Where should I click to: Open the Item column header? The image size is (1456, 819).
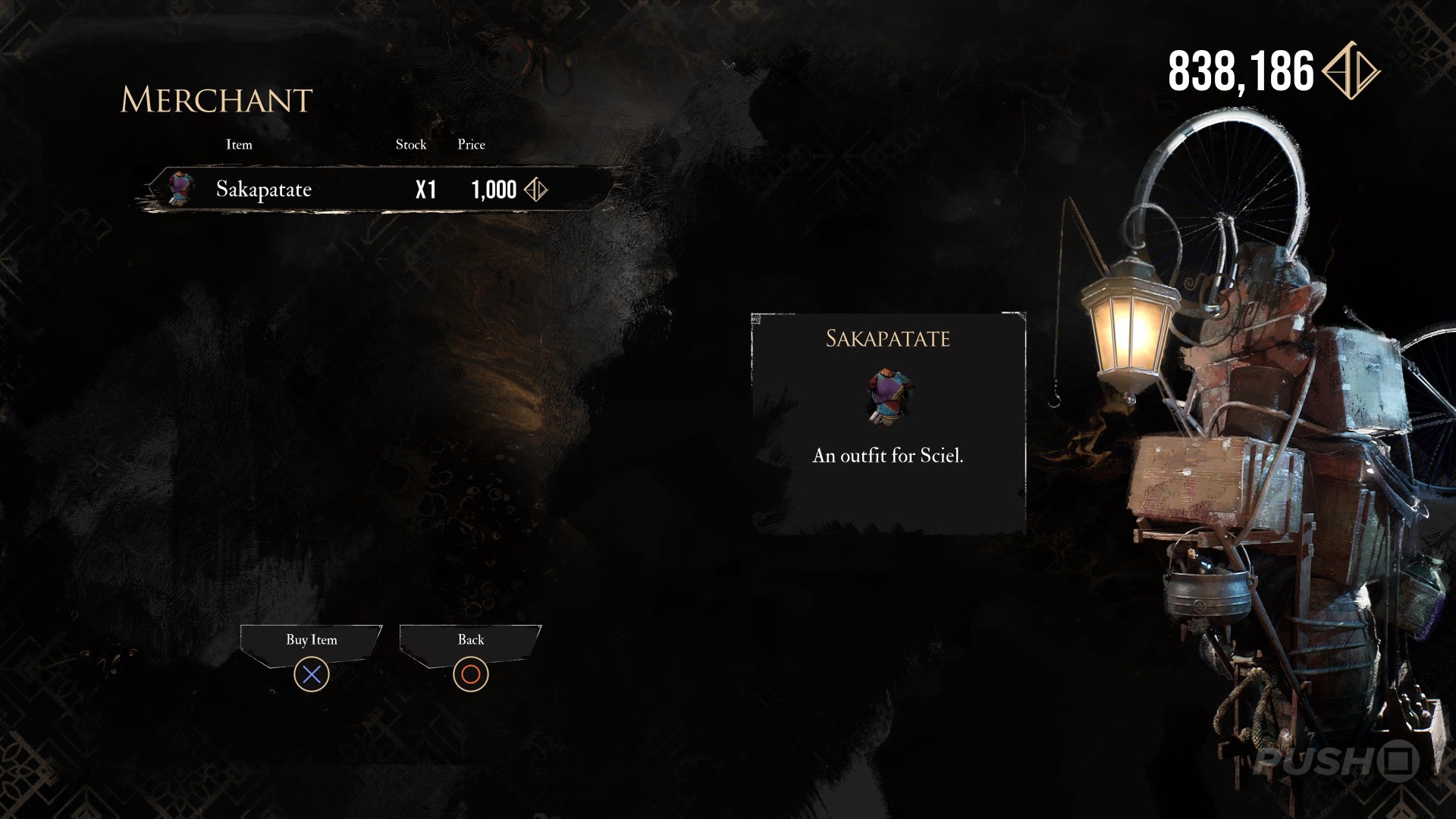[239, 144]
